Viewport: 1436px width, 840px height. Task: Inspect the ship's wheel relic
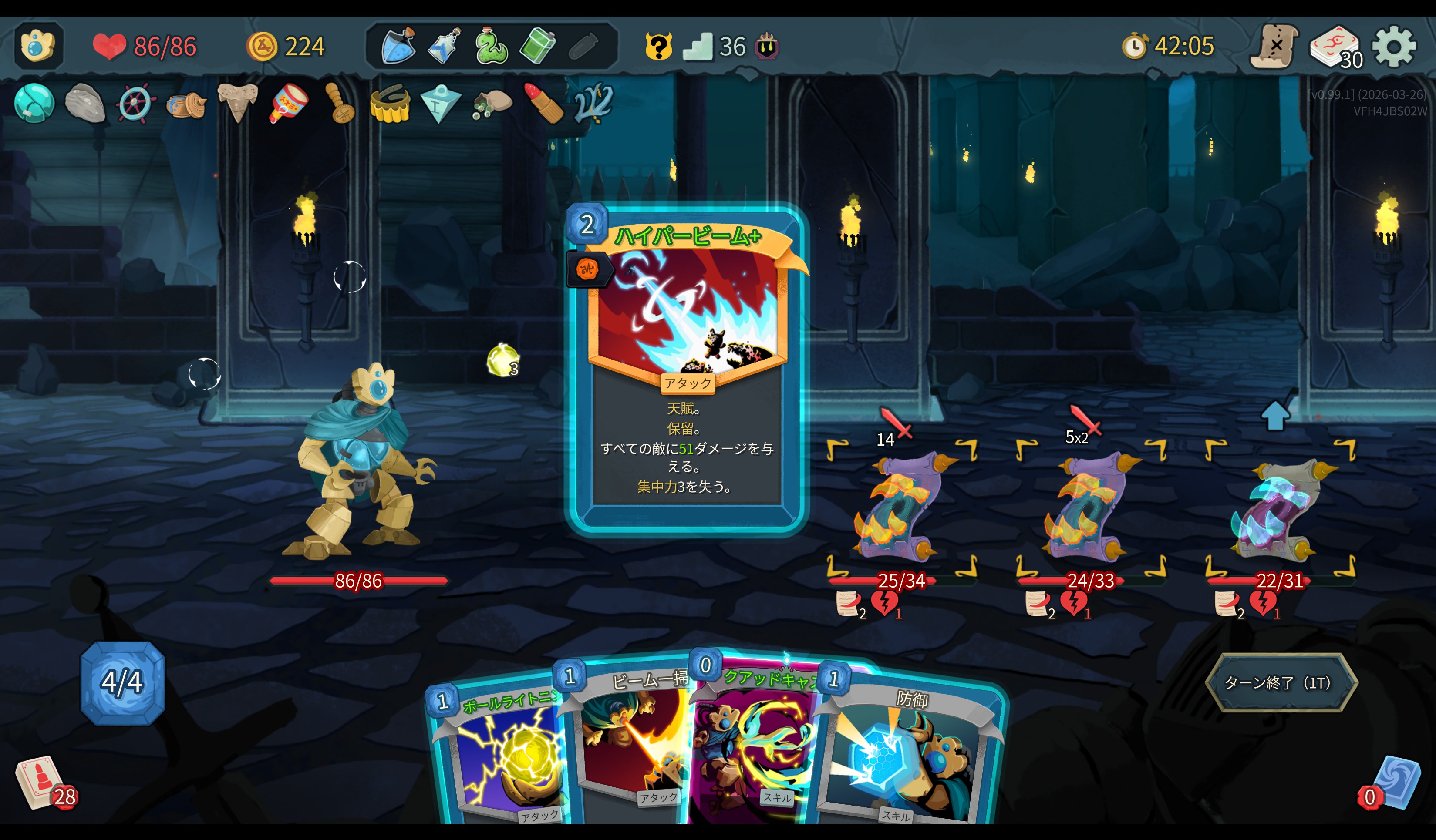pos(135,104)
